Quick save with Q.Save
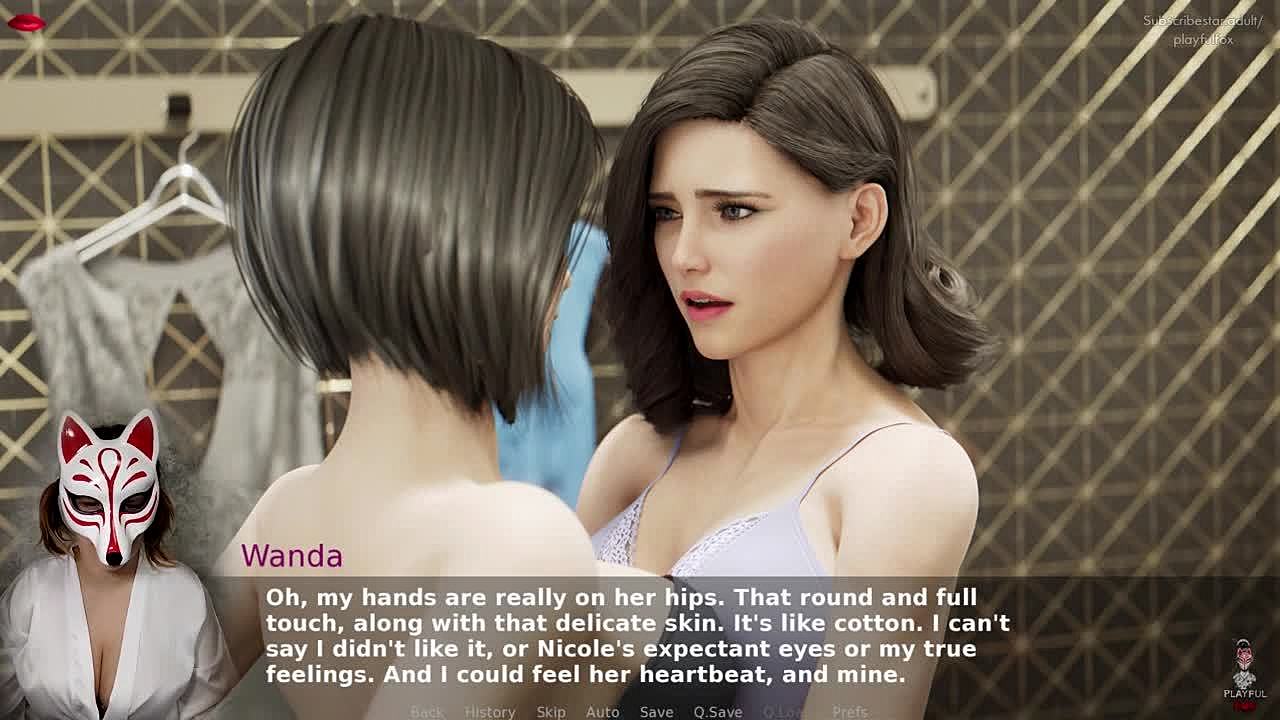Viewport: 1280px width, 720px height. coord(718,712)
